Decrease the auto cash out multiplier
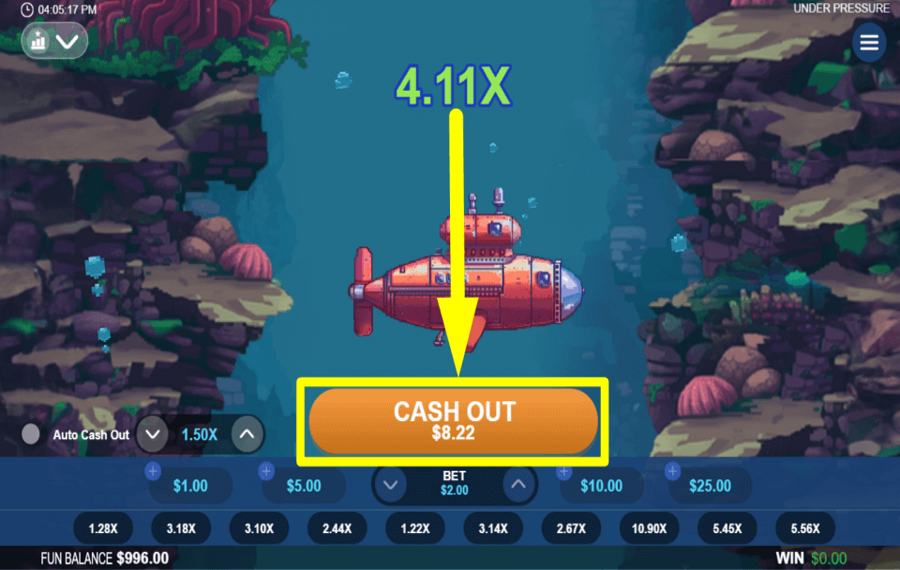The width and height of the screenshot is (900, 570). point(152,434)
